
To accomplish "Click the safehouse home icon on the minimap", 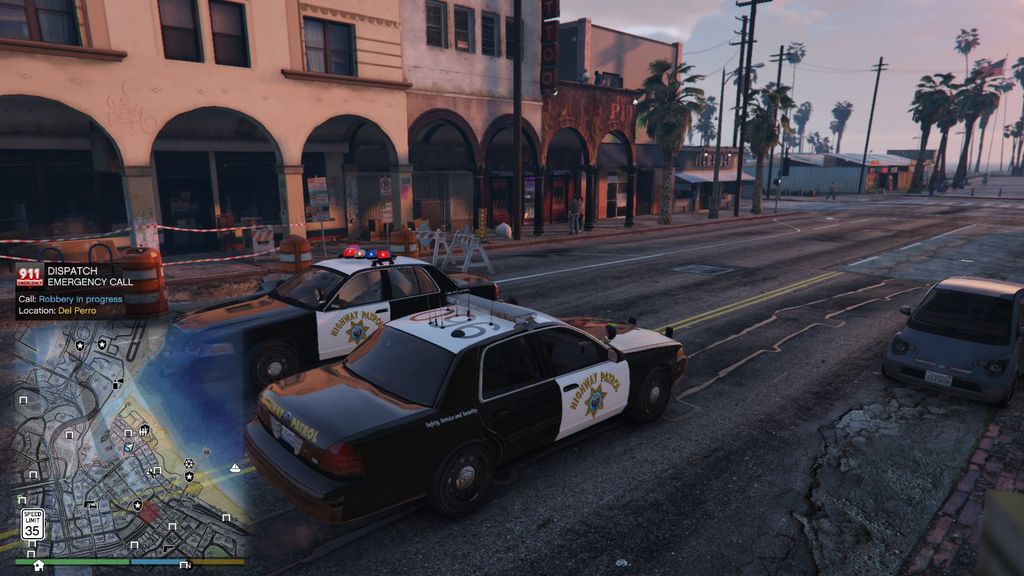I will pos(39,565).
